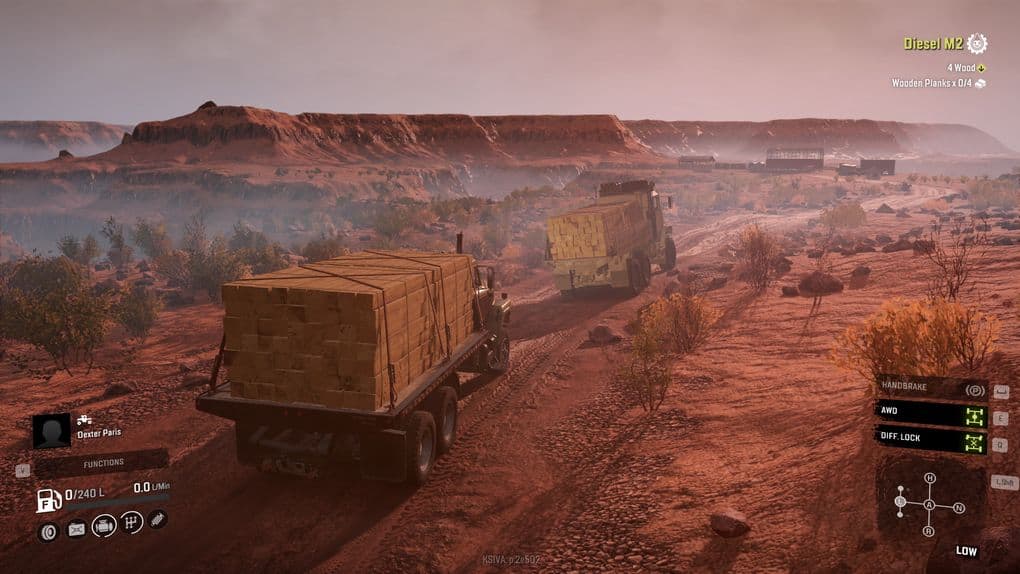1020x574 pixels.
Task: Select the Diesel M2 objective title
Action: pos(932,43)
